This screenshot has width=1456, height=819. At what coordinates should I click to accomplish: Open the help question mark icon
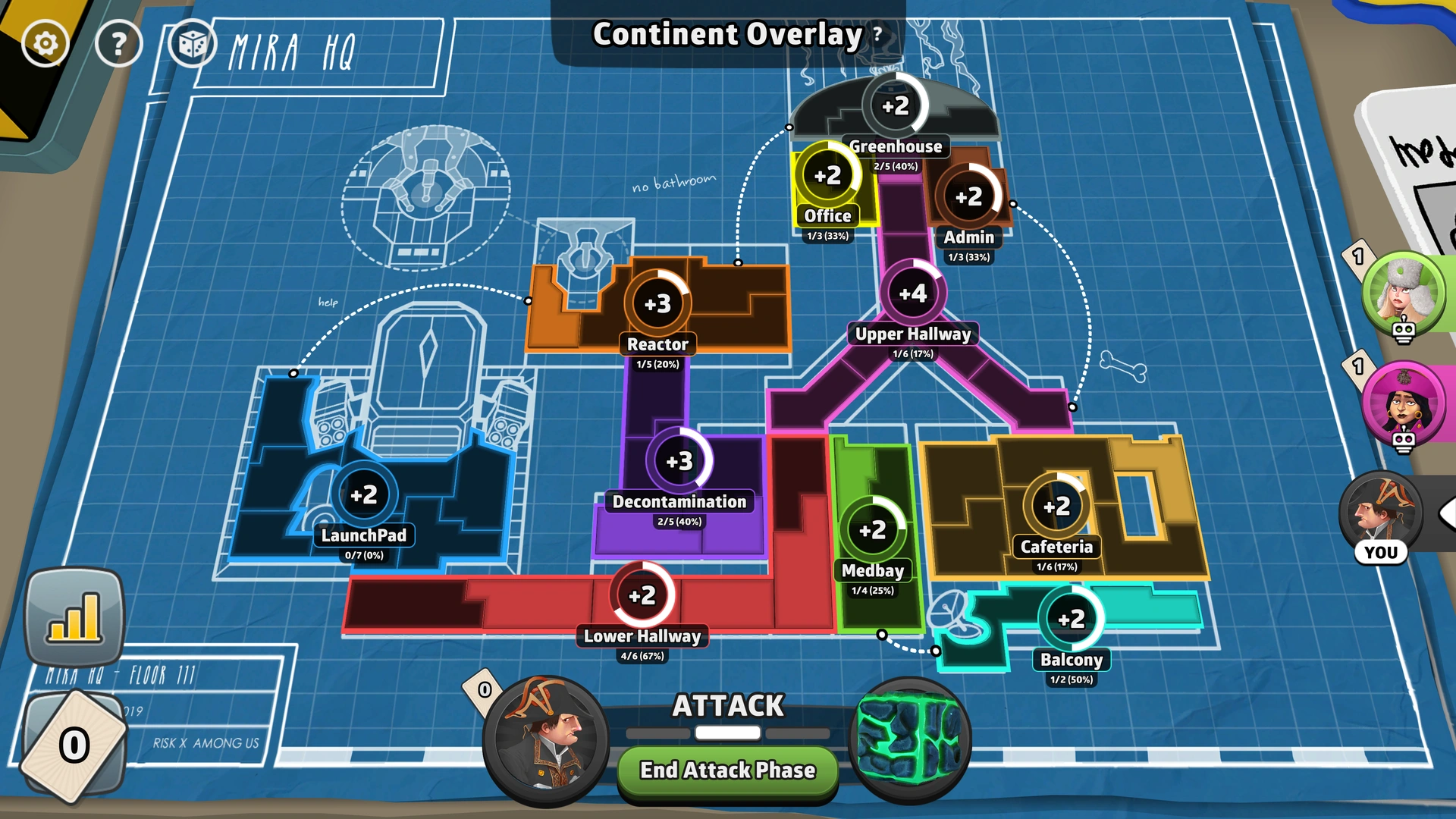[x=118, y=43]
